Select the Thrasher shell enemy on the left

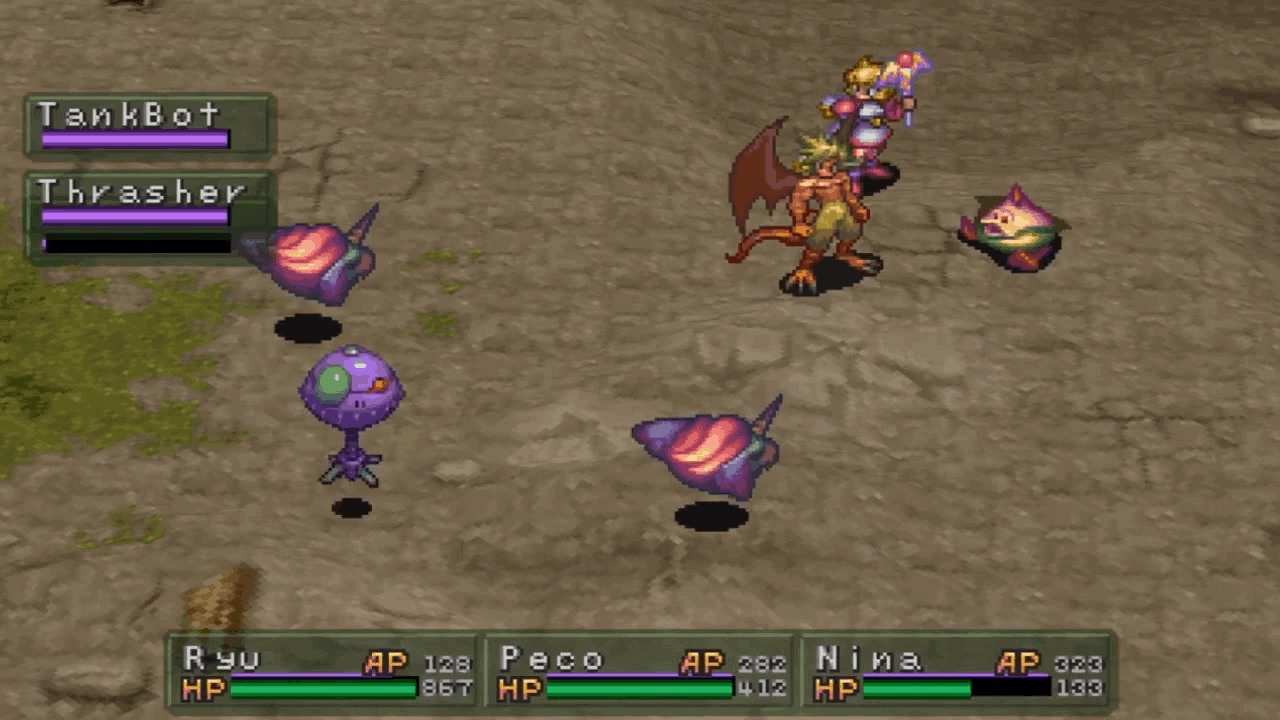tap(305, 255)
